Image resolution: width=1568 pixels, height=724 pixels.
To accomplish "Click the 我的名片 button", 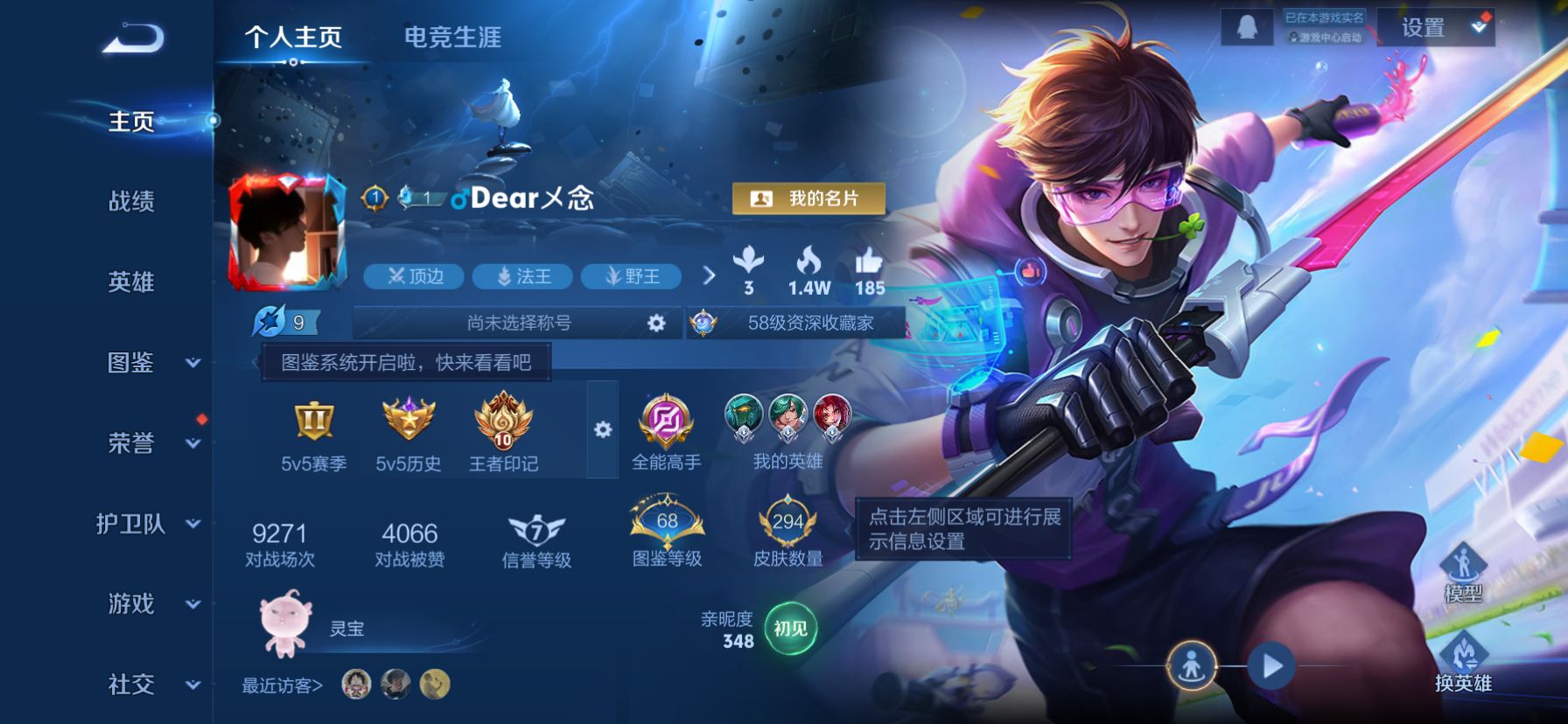I will click(809, 198).
